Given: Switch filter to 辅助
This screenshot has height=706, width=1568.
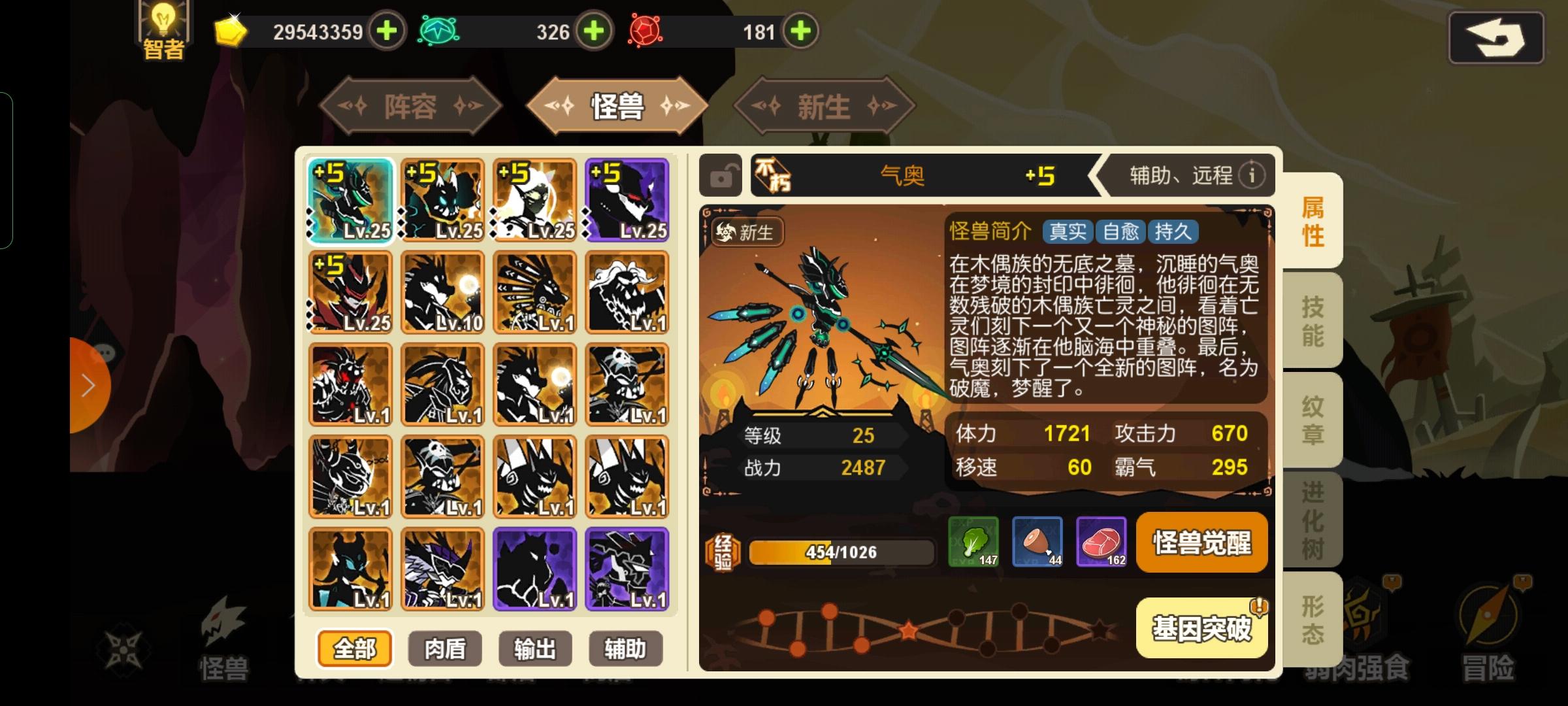Looking at the screenshot, I should (625, 649).
